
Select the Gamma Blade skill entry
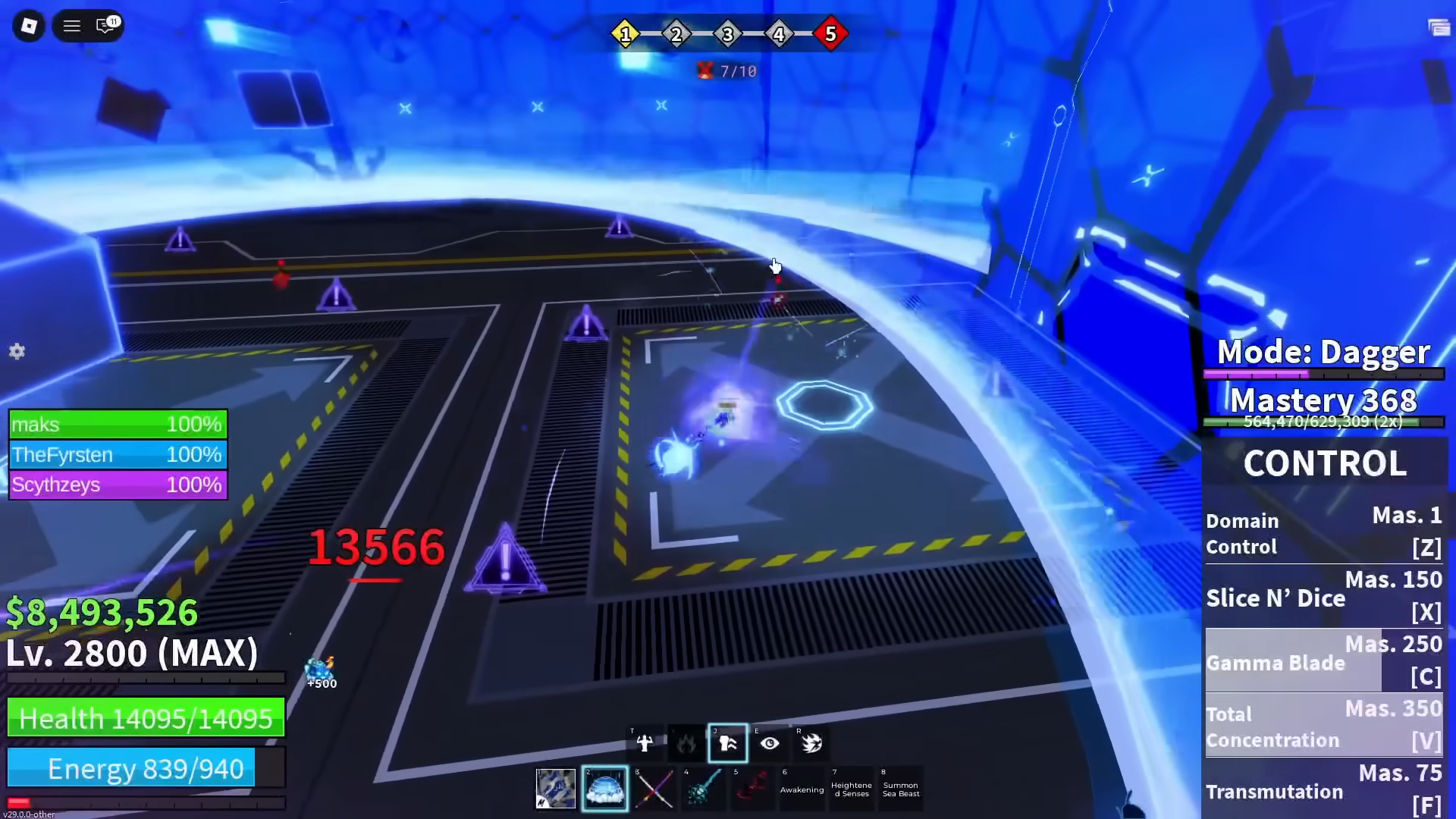(1324, 661)
